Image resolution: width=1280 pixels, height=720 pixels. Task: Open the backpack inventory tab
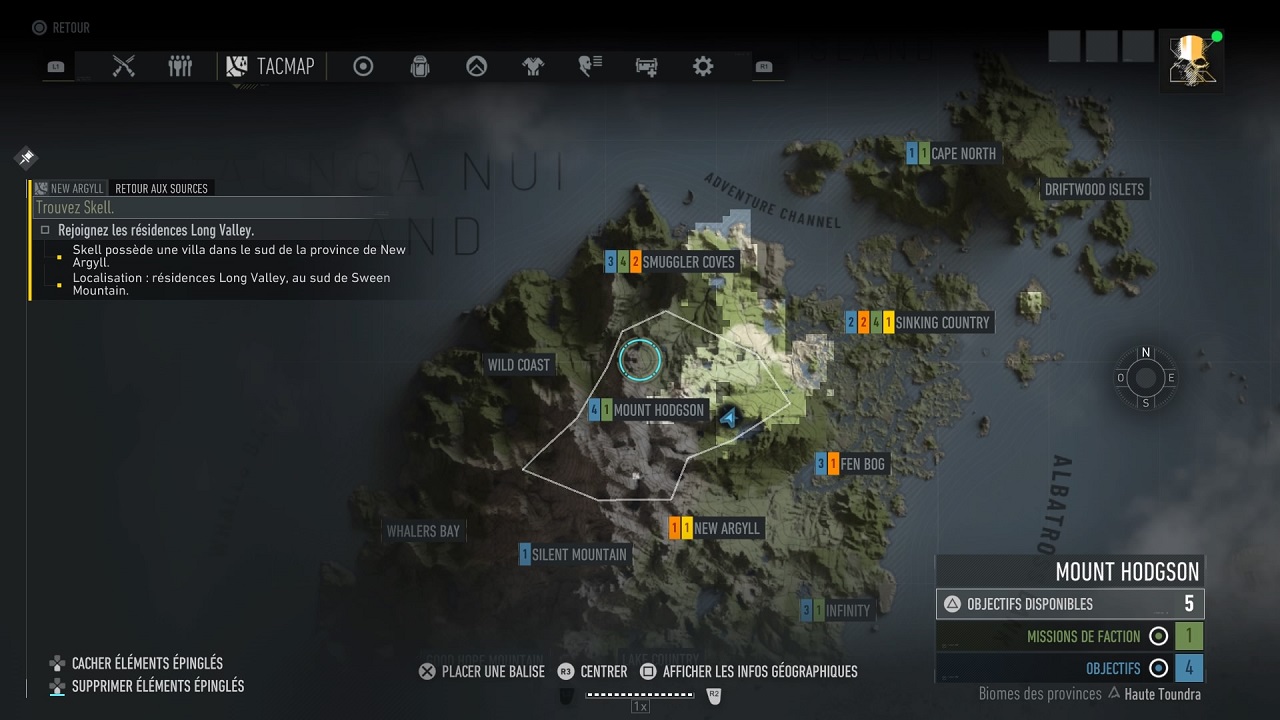(x=420, y=66)
